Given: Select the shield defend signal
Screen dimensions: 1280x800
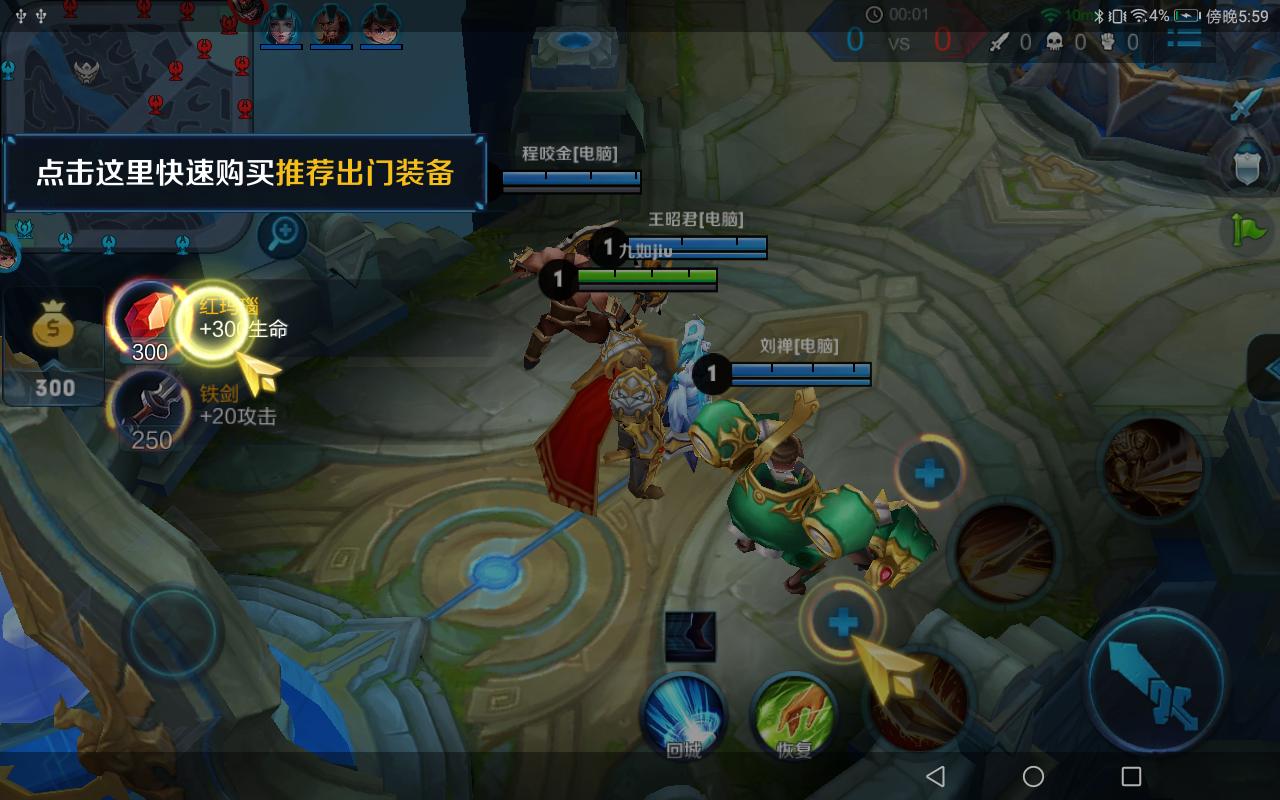Looking at the screenshot, I should click(x=1246, y=167).
